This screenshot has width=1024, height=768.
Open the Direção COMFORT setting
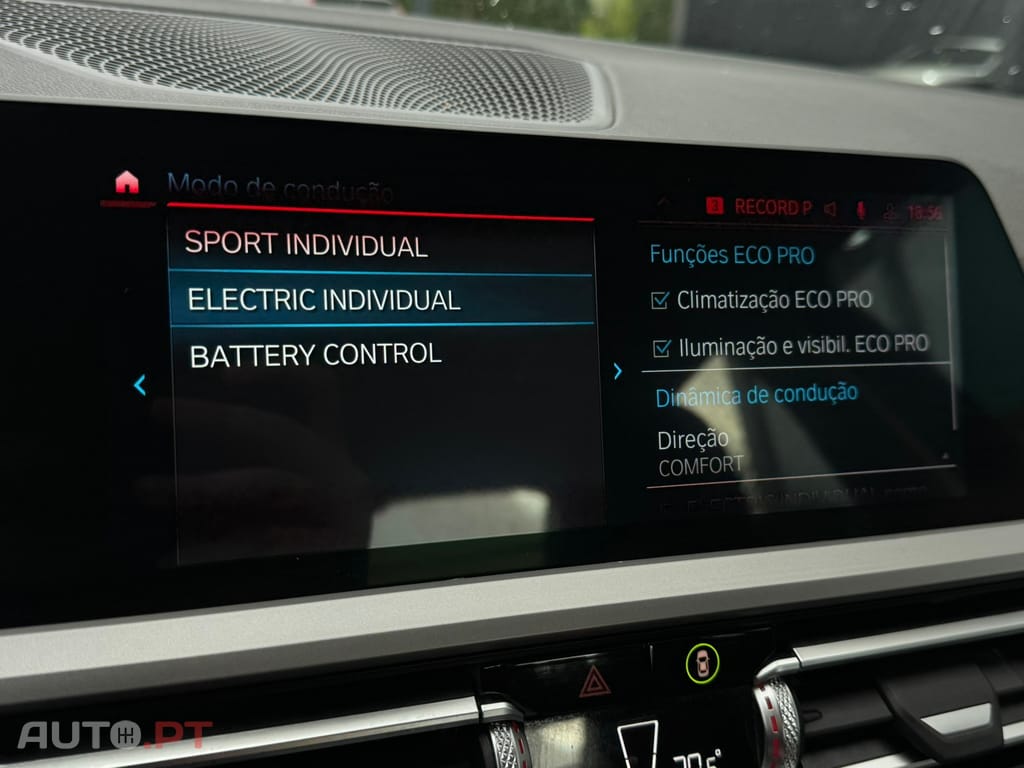(700, 451)
